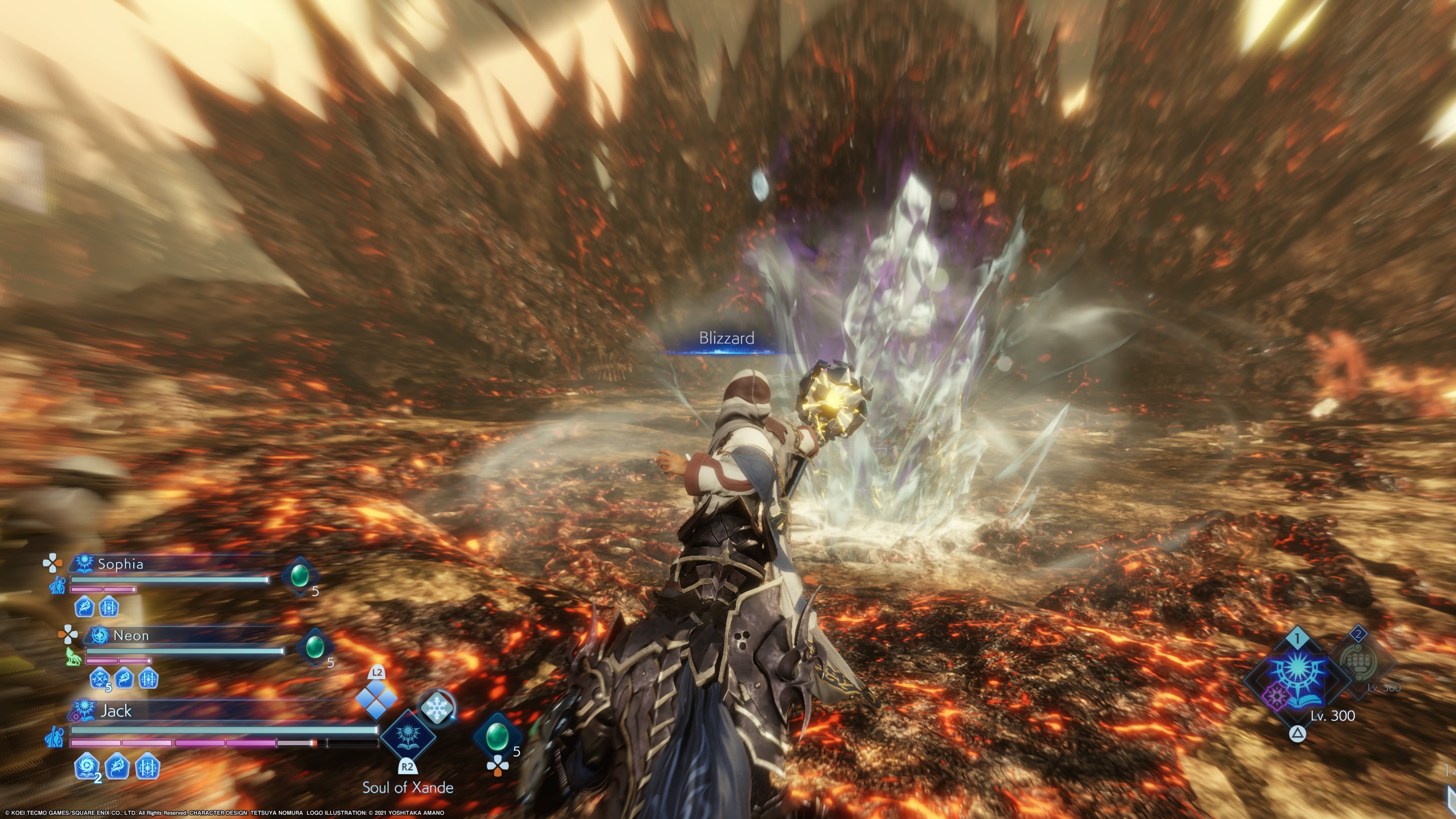This screenshot has height=819, width=1456.
Task: Activate the Soul of Xande ability
Action: tap(408, 736)
